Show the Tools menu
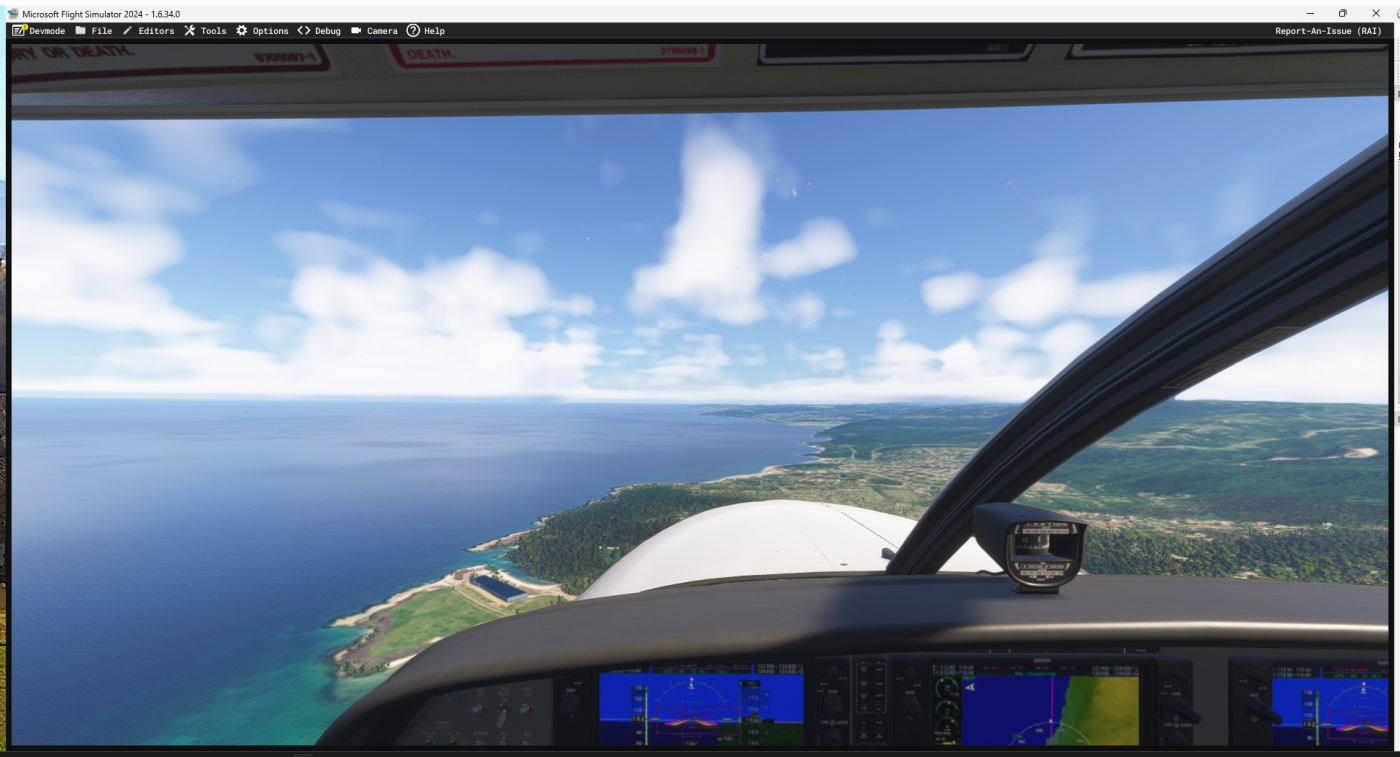1400x757 pixels. coord(205,31)
